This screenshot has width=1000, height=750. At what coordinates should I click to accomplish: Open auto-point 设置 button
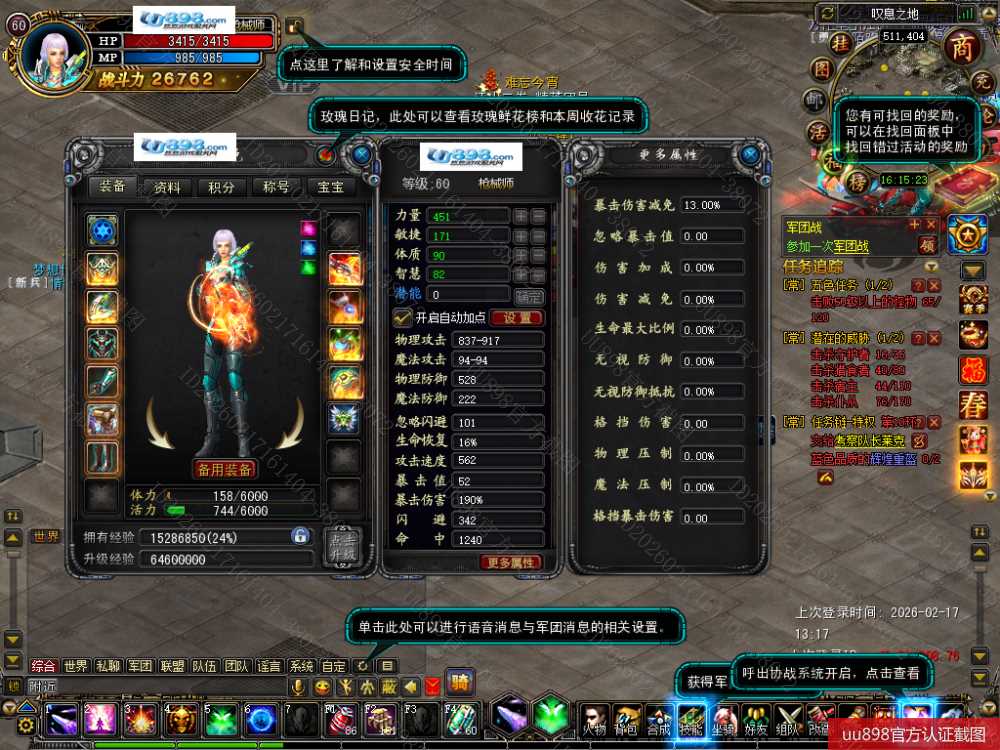[517, 318]
